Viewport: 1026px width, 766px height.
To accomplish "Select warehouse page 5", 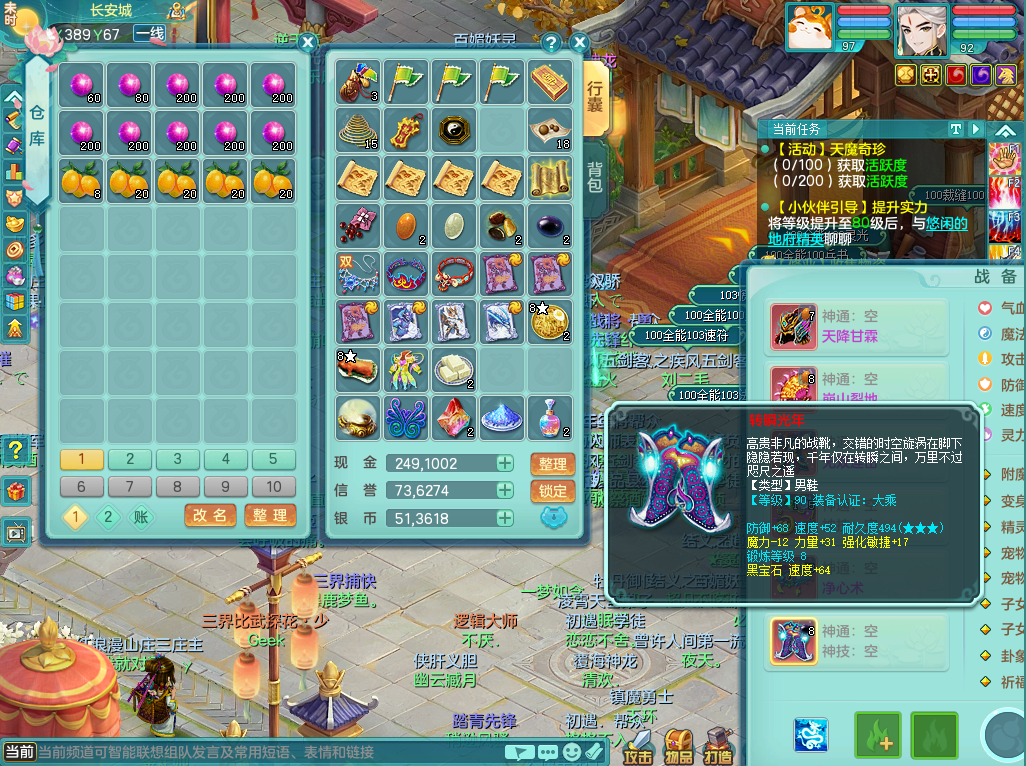I will (273, 459).
